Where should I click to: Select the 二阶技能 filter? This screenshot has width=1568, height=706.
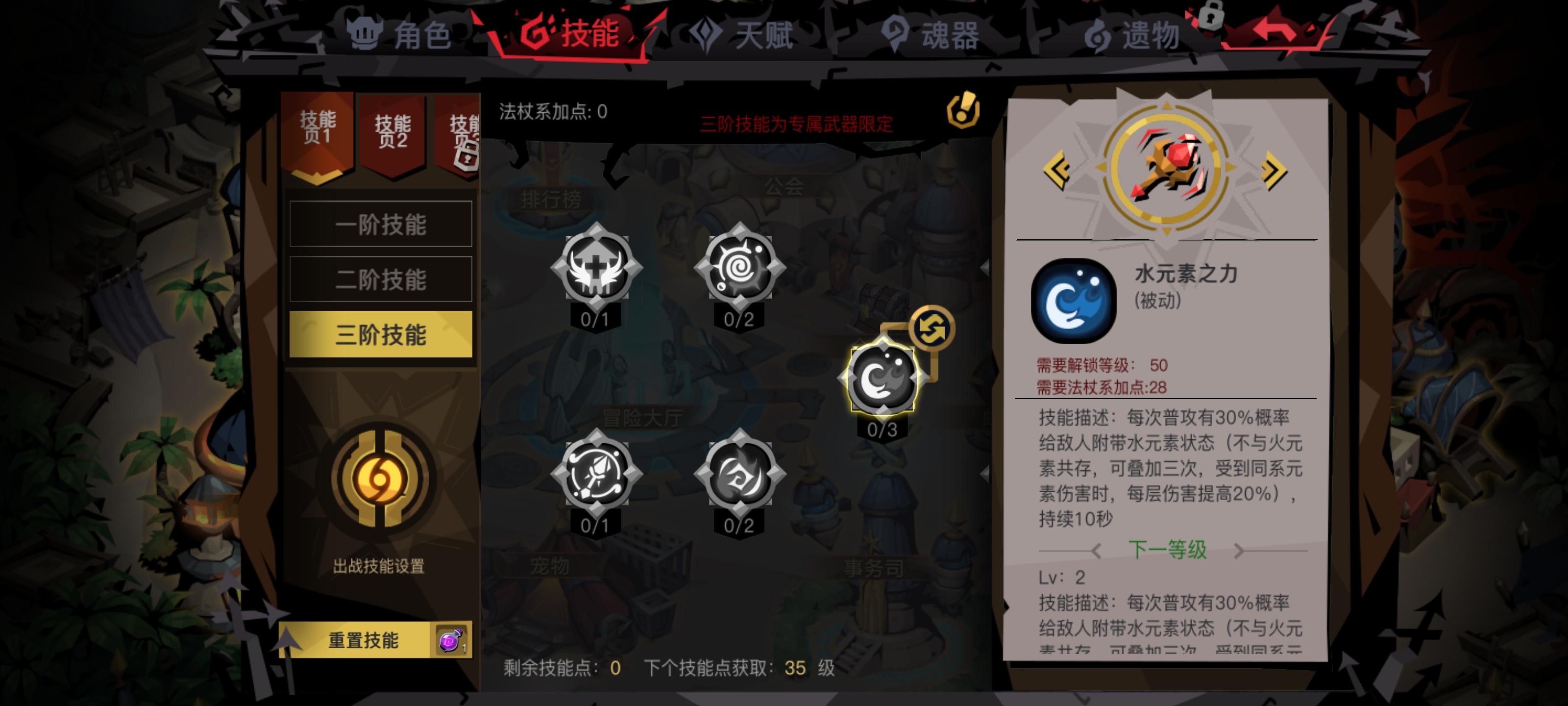pyautogui.click(x=381, y=279)
